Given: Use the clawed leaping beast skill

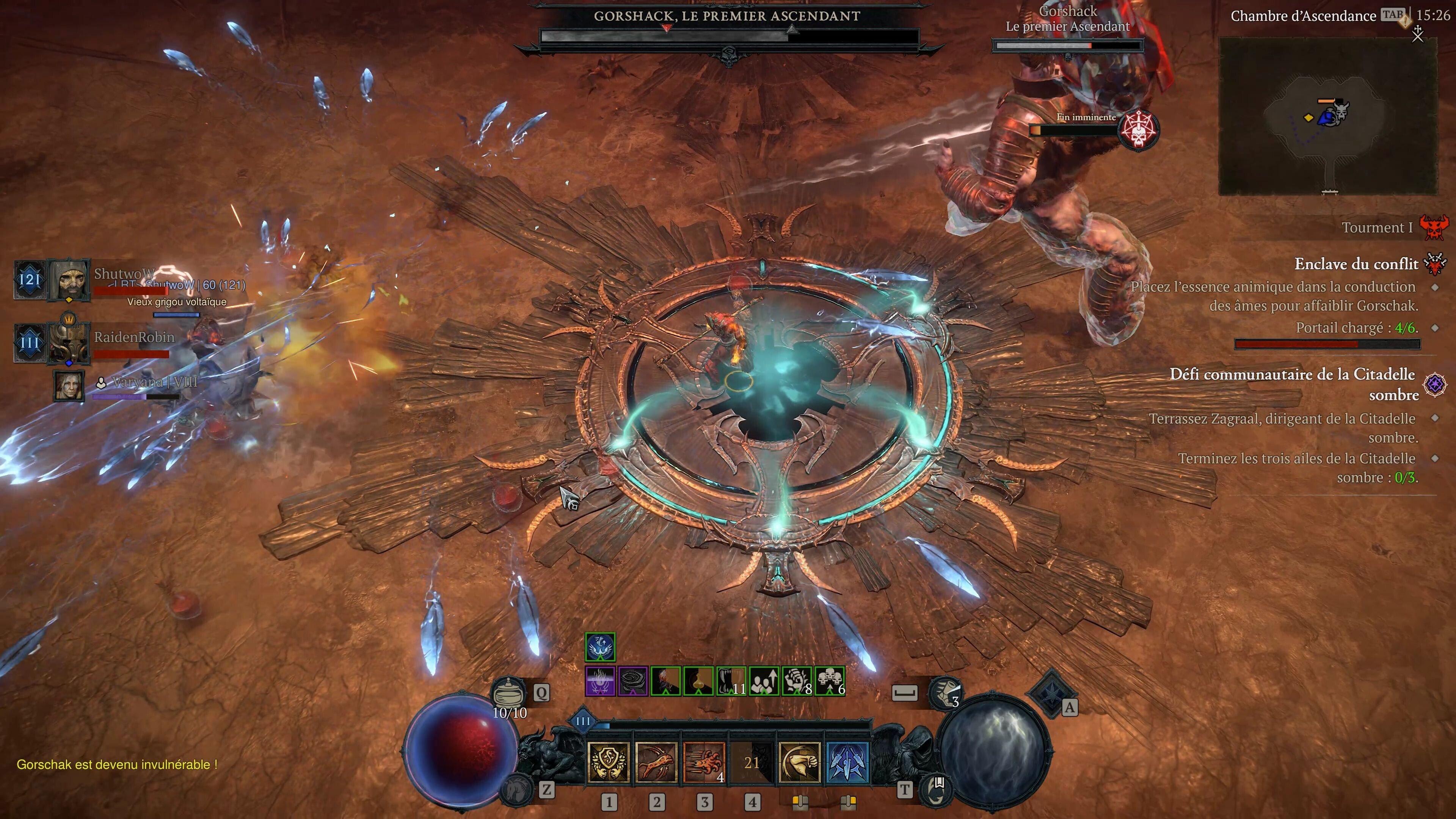Looking at the screenshot, I should click(656, 763).
